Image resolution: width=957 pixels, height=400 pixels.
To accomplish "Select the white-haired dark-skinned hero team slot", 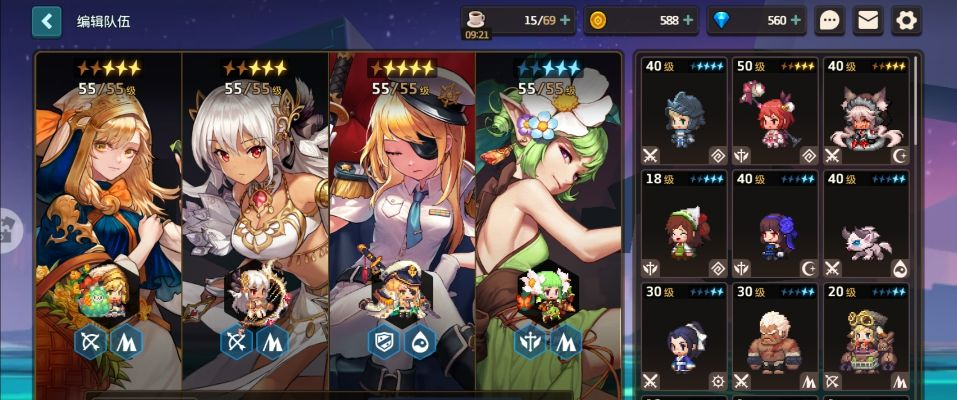I will 255,220.
